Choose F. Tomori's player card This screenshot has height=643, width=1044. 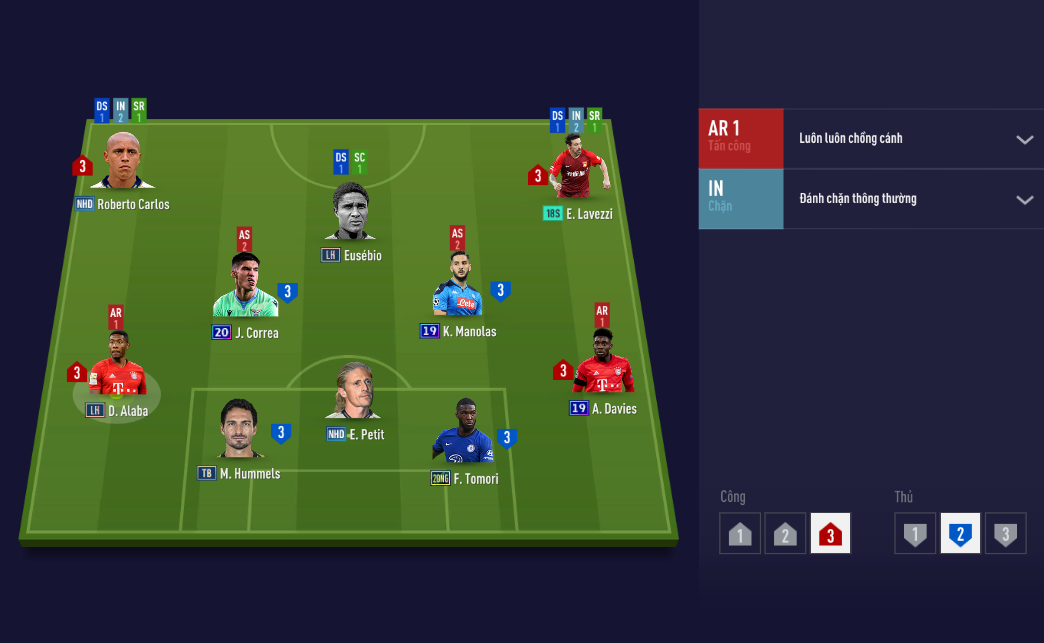click(x=463, y=434)
